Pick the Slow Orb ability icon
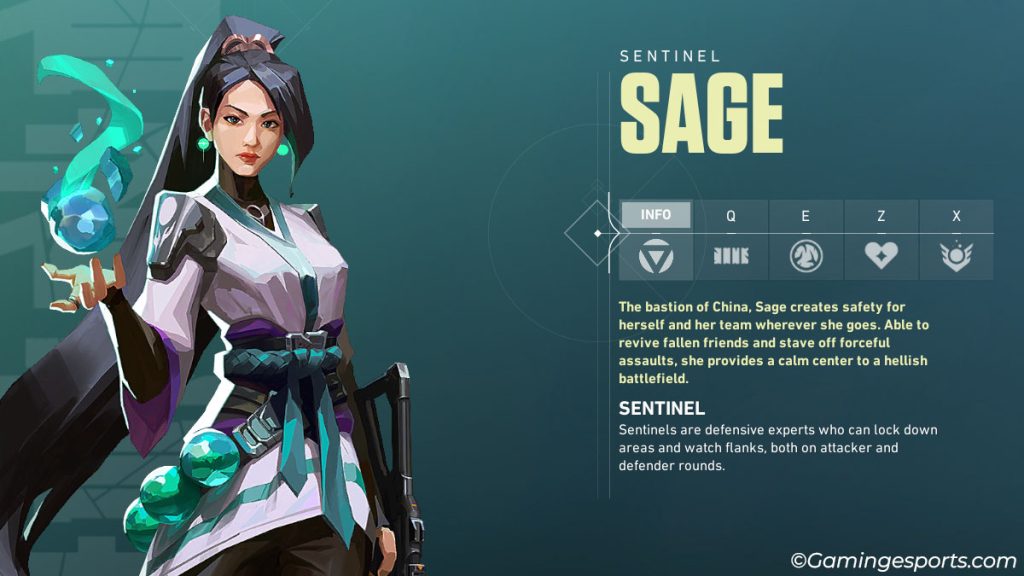The image size is (1024, 576). pos(806,257)
